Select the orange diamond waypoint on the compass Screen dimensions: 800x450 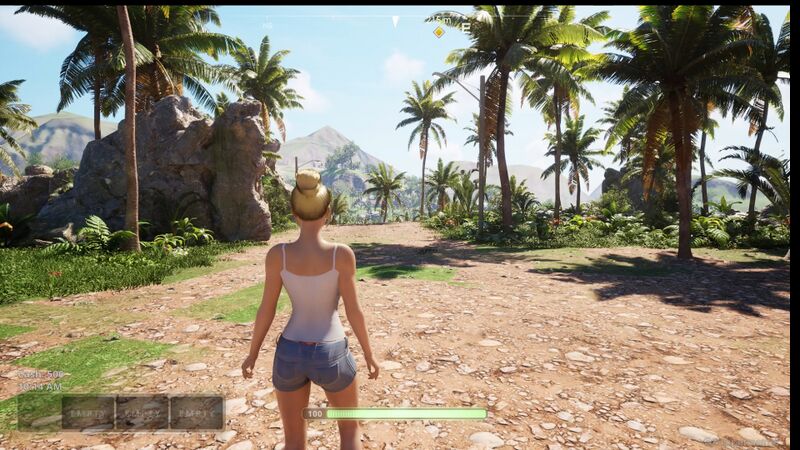[439, 32]
